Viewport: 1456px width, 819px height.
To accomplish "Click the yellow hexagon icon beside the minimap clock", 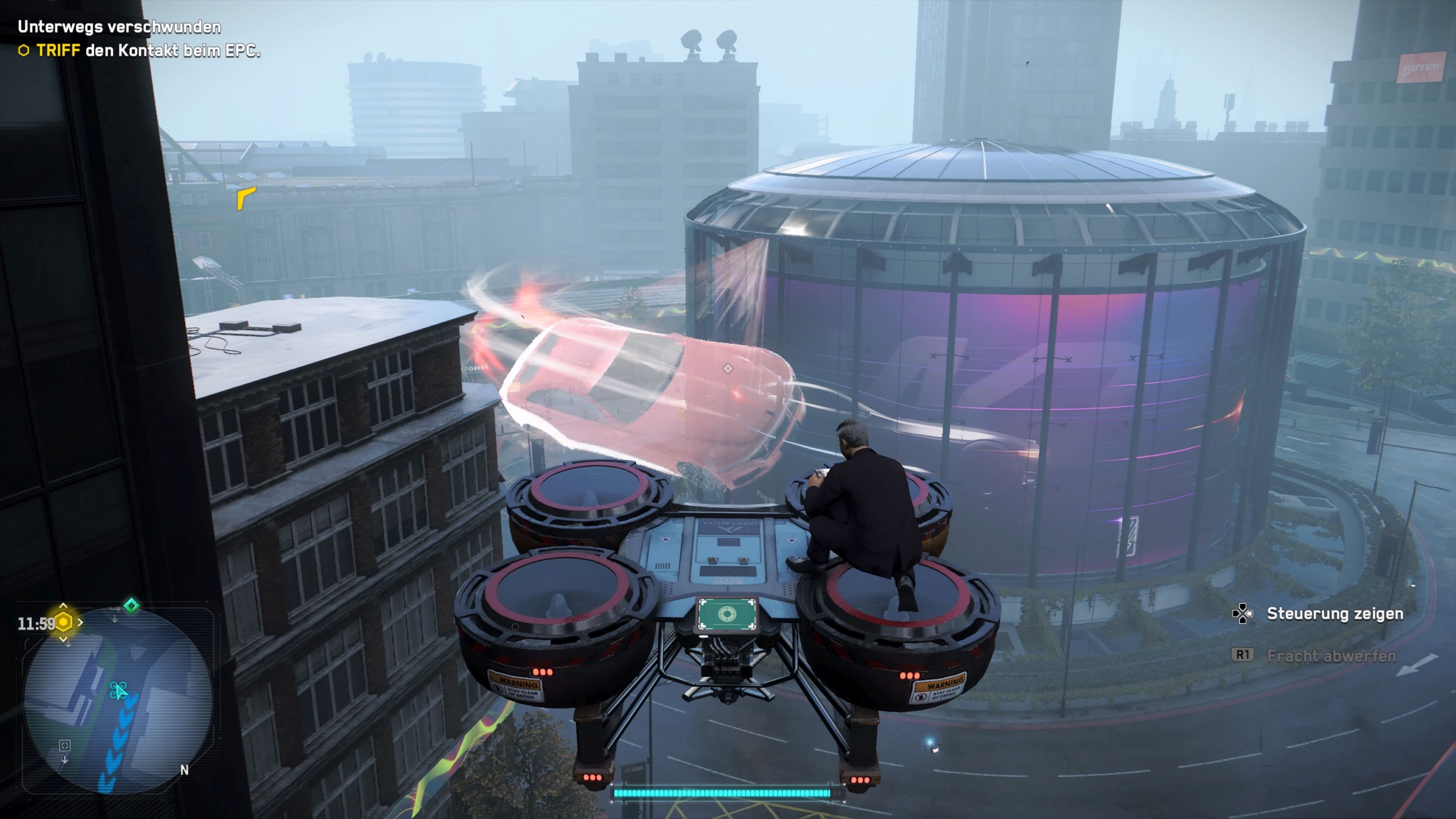I will coord(64,622).
